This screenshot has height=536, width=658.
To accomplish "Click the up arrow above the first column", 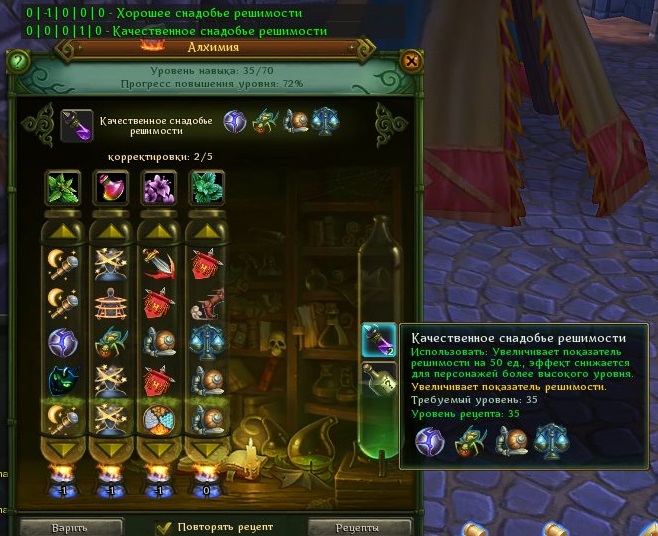I will coord(62,232).
